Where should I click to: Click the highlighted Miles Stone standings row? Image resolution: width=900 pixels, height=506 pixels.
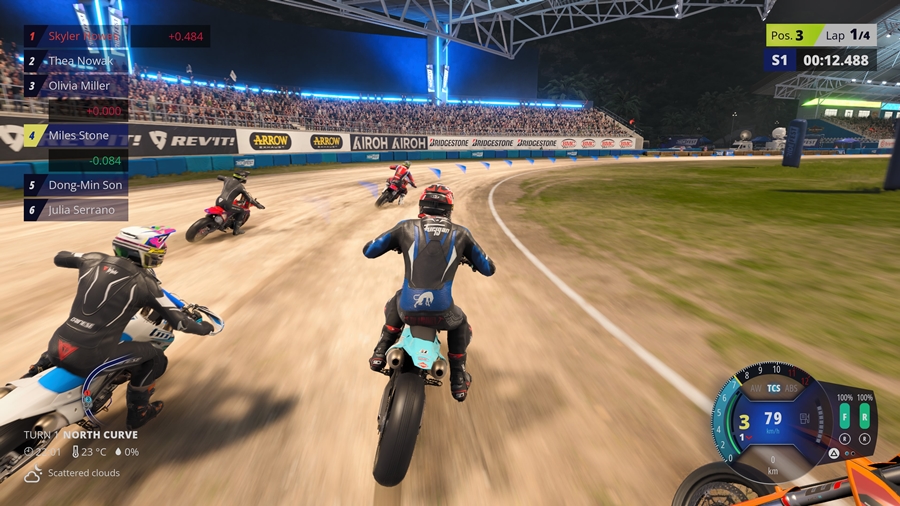[78, 135]
